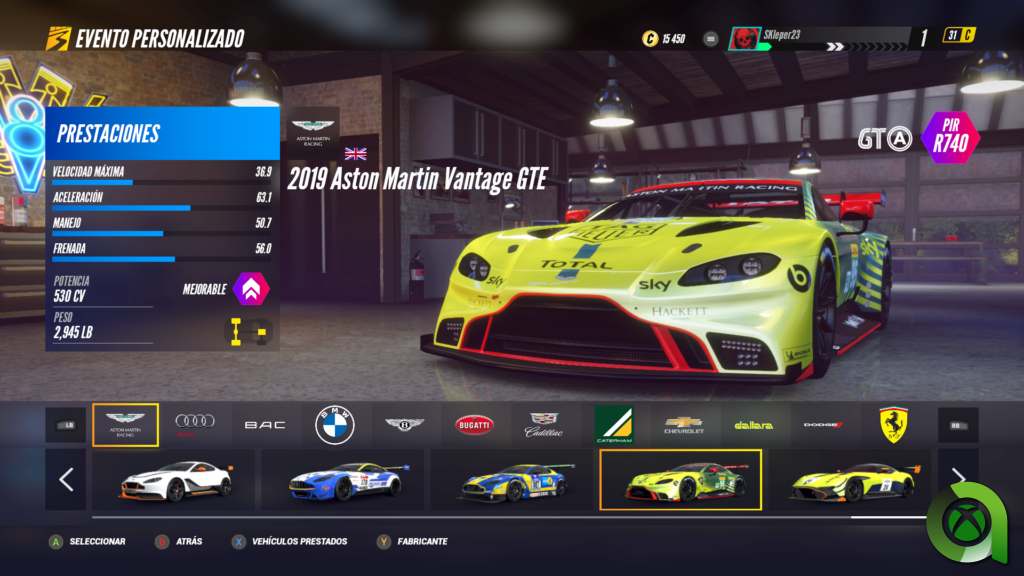The width and height of the screenshot is (1024, 576).
Task: Choose the Dodge manufacturer
Action: (823, 425)
